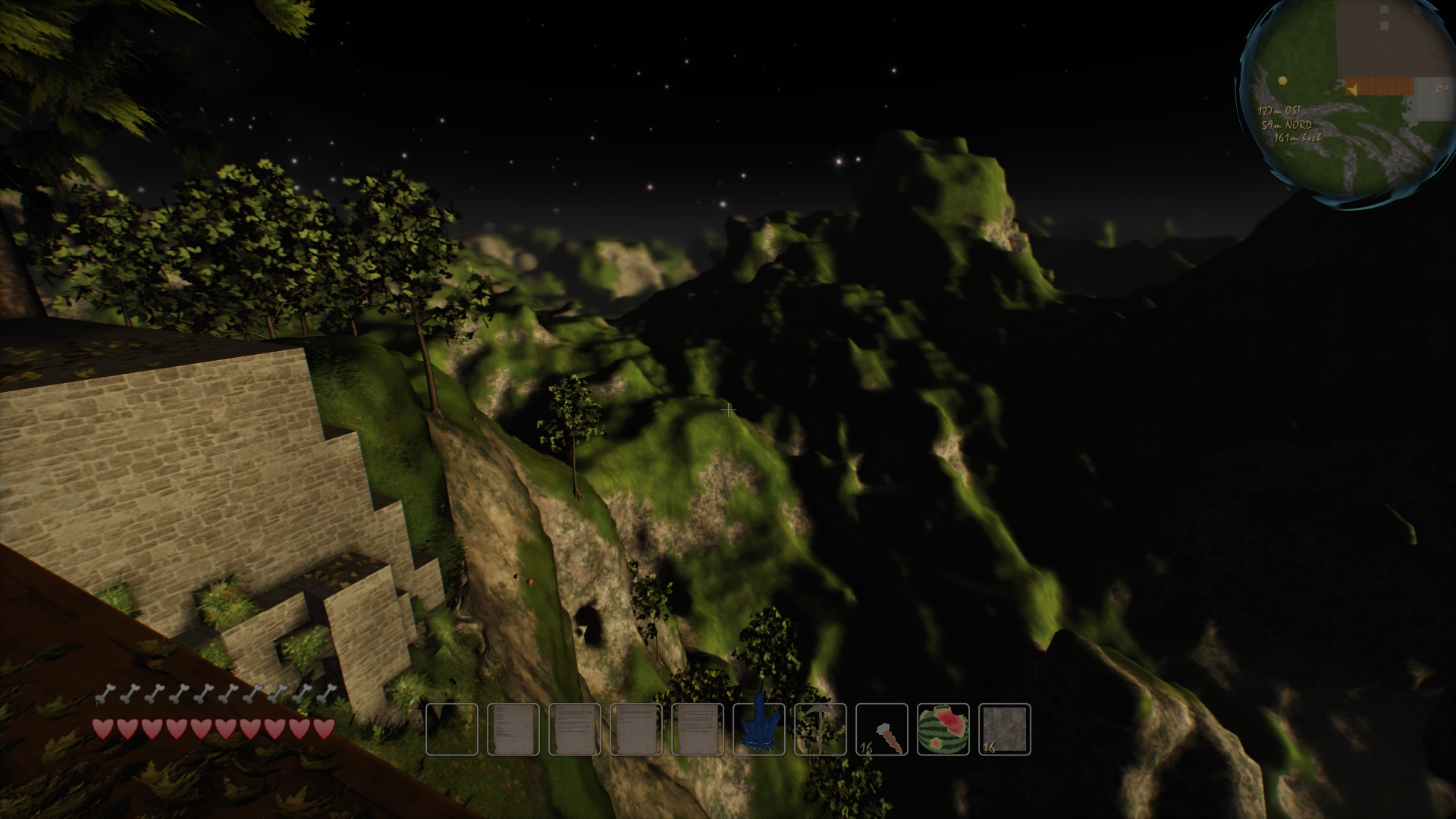Click the yellow player arrow on minimap
The image size is (1456, 819).
1351,90
